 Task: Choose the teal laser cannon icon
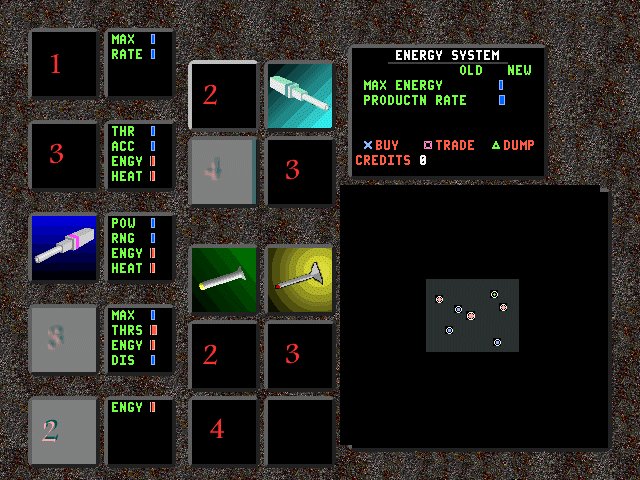[299, 95]
